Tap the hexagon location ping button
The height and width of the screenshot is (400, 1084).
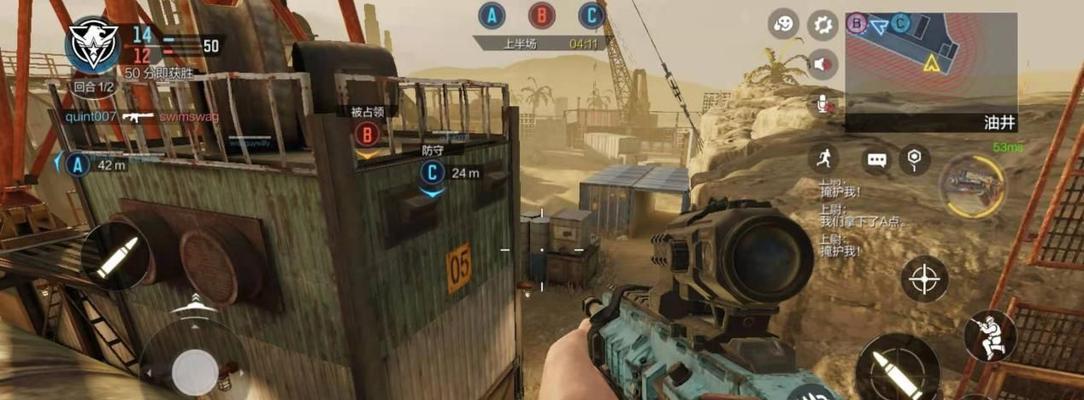[x=914, y=158]
